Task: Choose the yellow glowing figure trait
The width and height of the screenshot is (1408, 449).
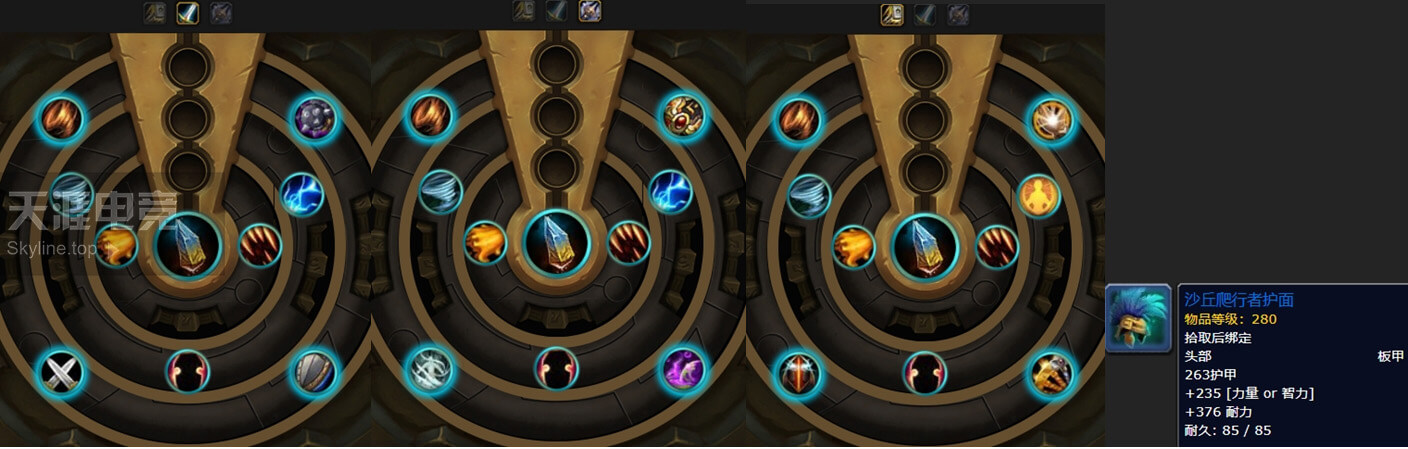Action: click(1039, 196)
